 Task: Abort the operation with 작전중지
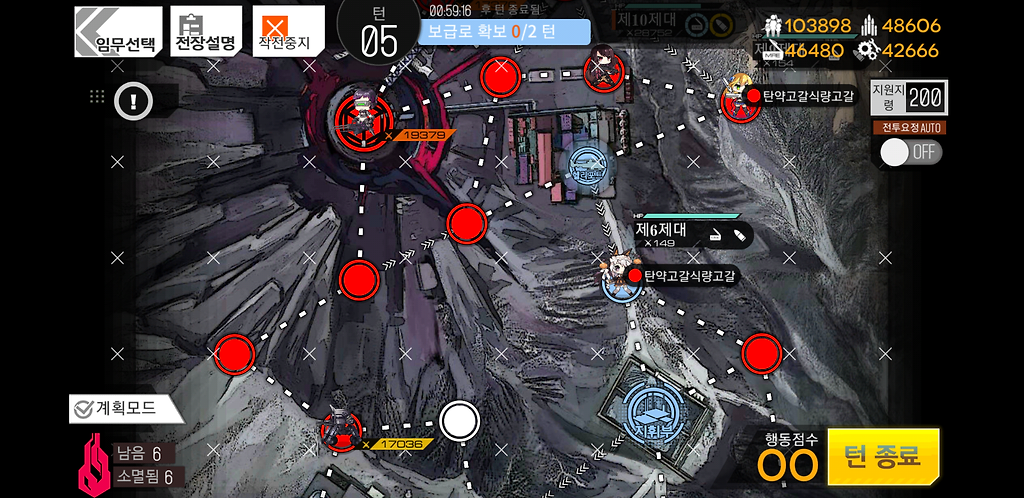tap(284, 32)
